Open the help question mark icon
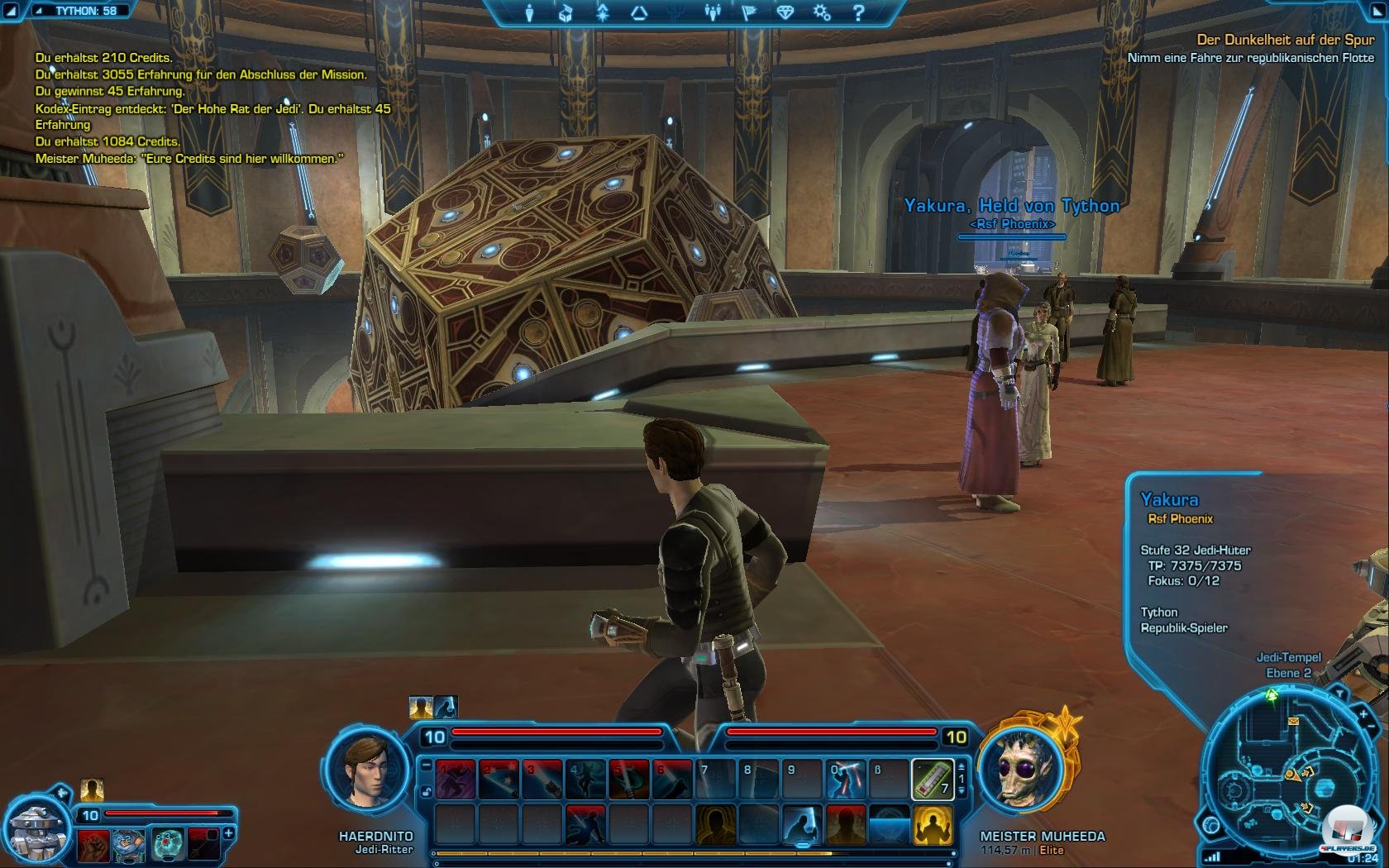The height and width of the screenshot is (868, 1389). pyautogui.click(x=858, y=13)
